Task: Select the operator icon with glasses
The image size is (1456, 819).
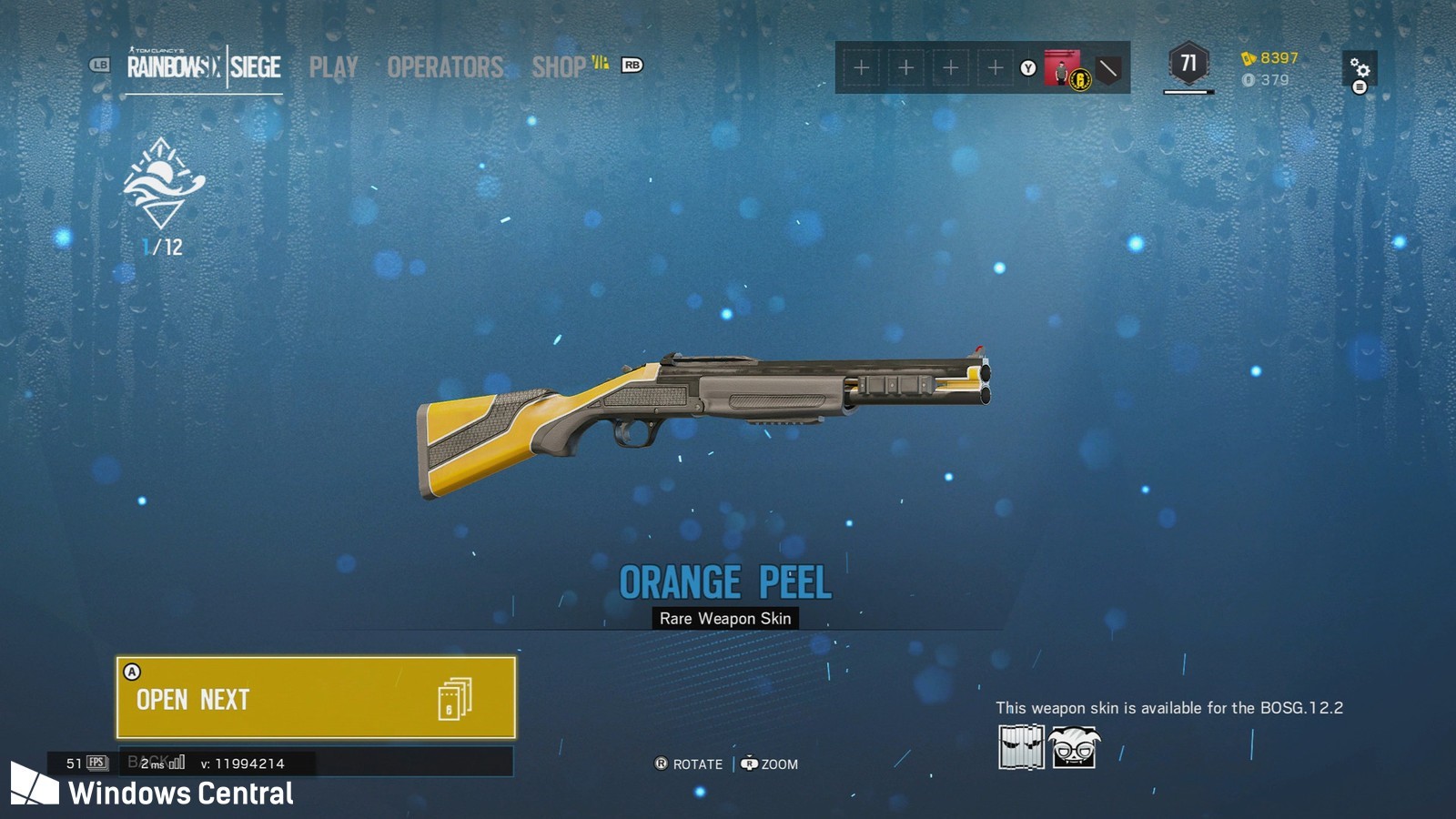Action: 1075,747
